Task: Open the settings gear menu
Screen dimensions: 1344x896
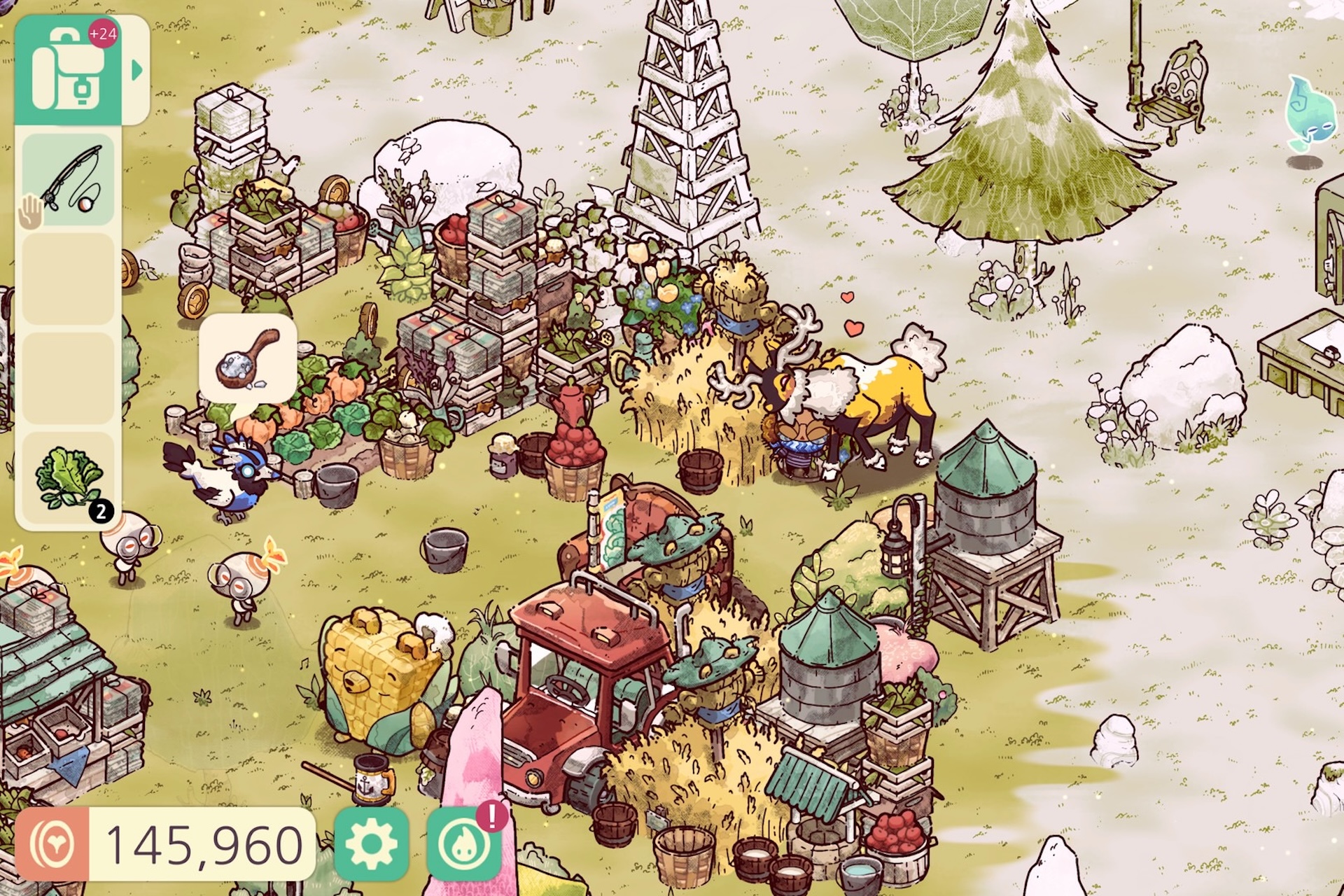Action: point(371,843)
